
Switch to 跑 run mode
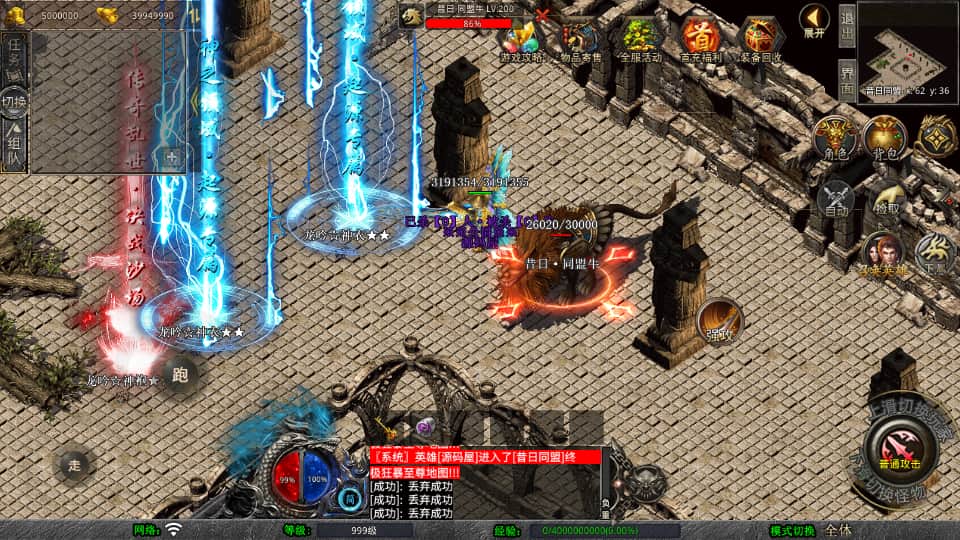[180, 375]
